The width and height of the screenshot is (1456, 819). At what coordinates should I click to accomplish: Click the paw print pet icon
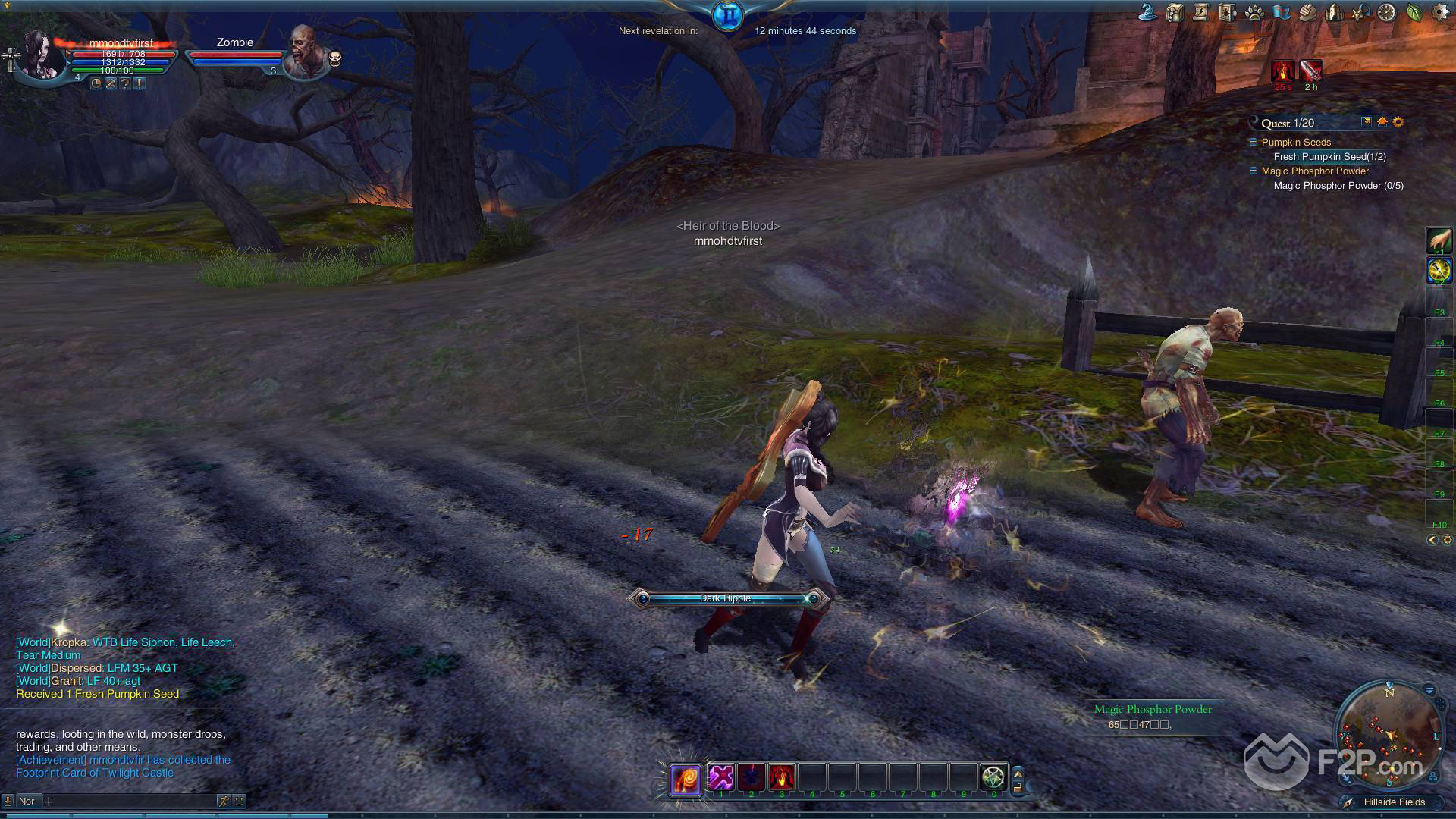pyautogui.click(x=1254, y=12)
